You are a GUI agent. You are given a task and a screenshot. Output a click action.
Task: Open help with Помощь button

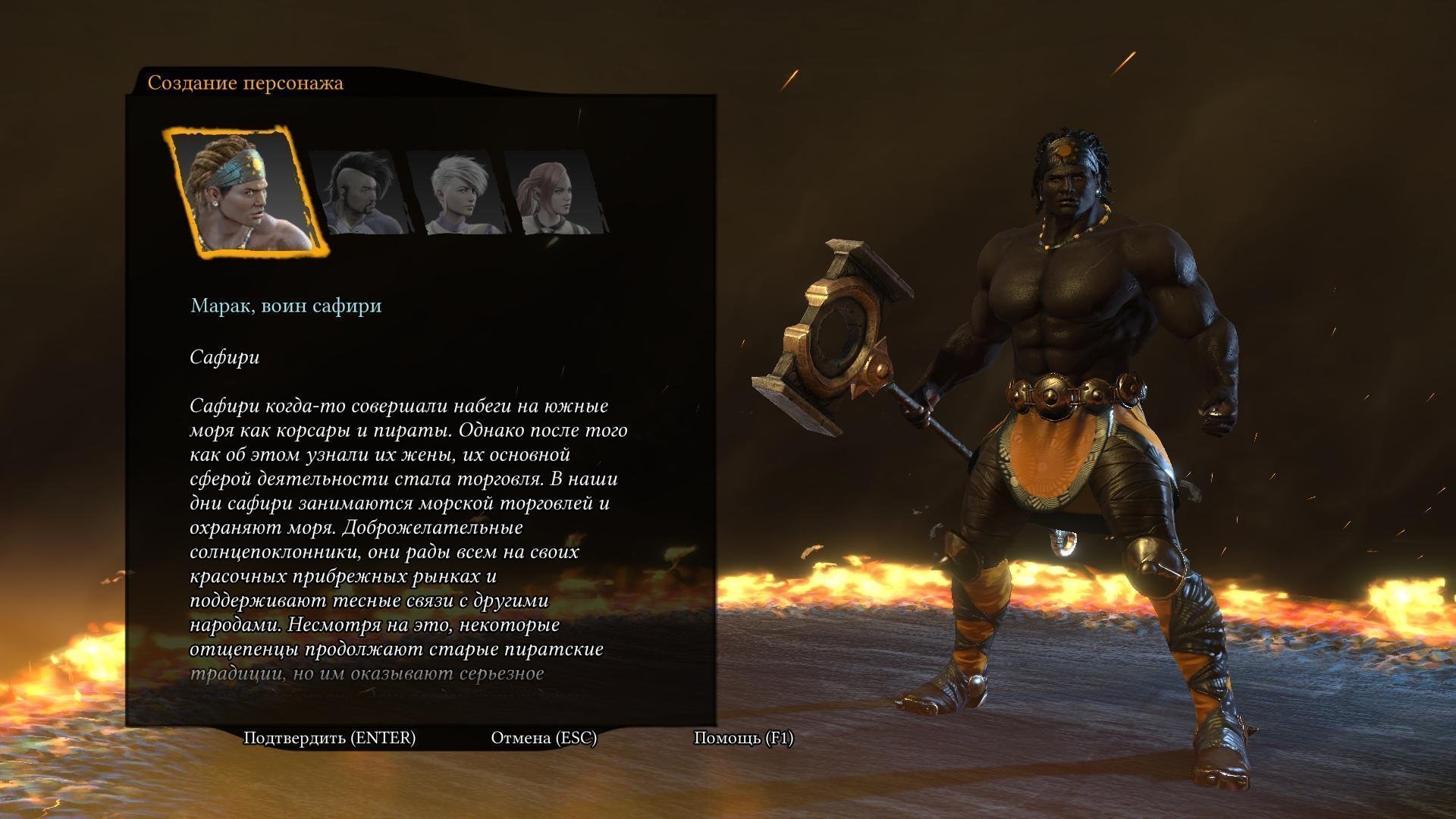click(743, 738)
